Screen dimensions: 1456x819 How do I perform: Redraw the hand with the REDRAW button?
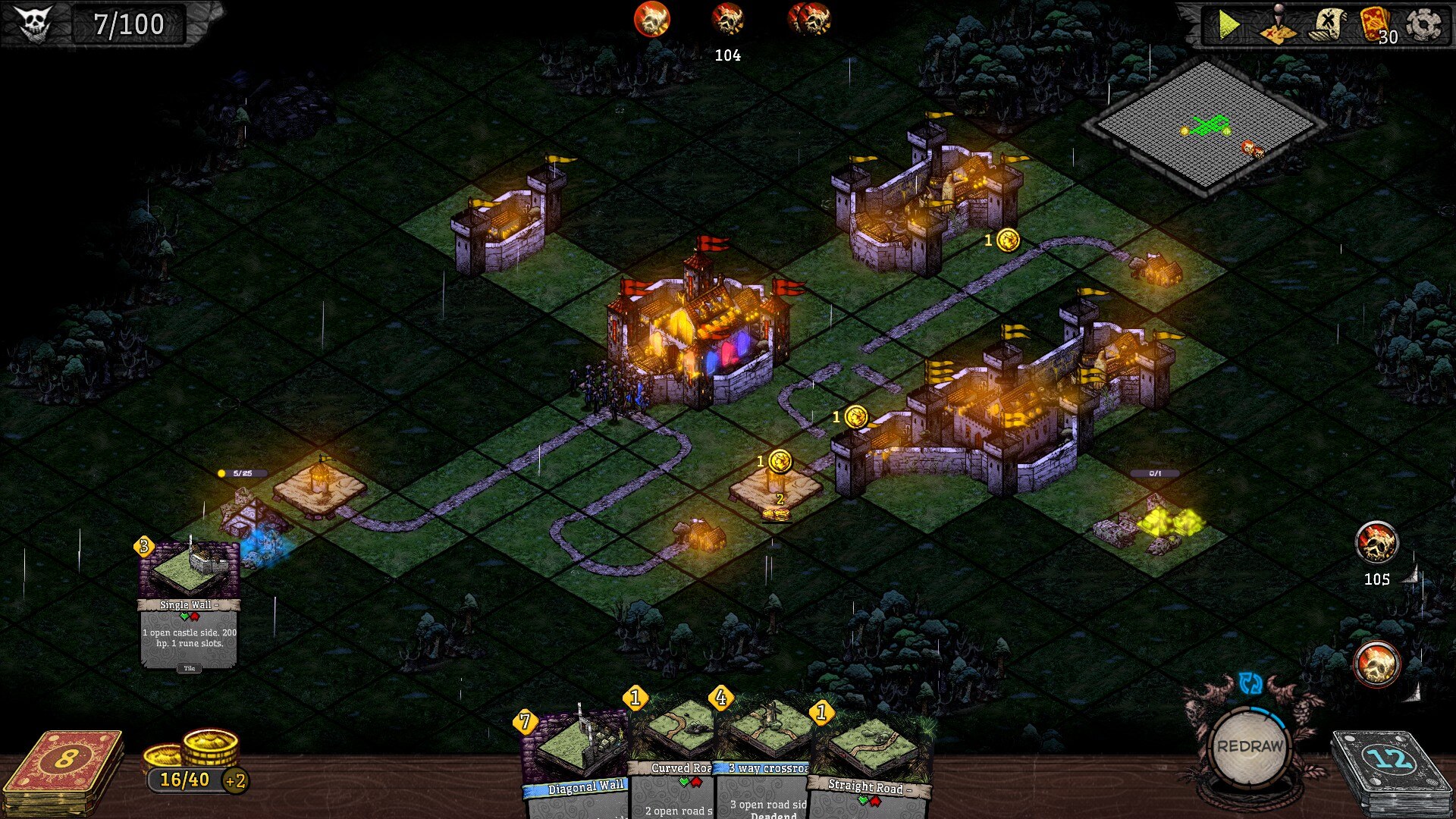tap(1249, 746)
